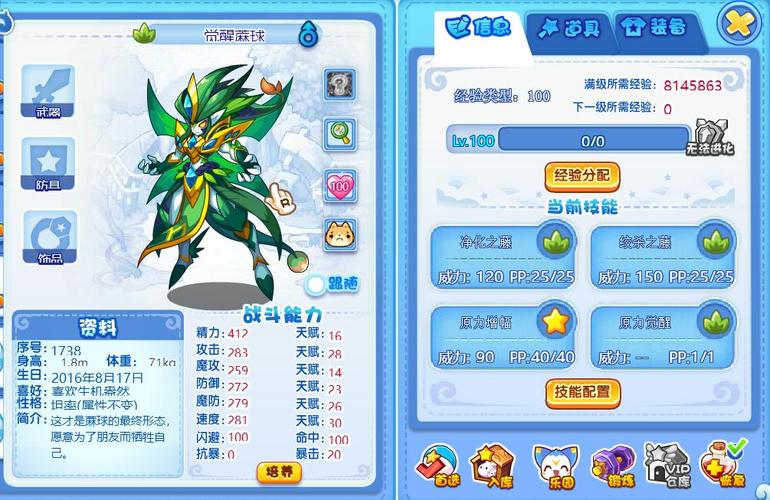
Task: Open the 饰品 accessory slot
Action: point(48,238)
